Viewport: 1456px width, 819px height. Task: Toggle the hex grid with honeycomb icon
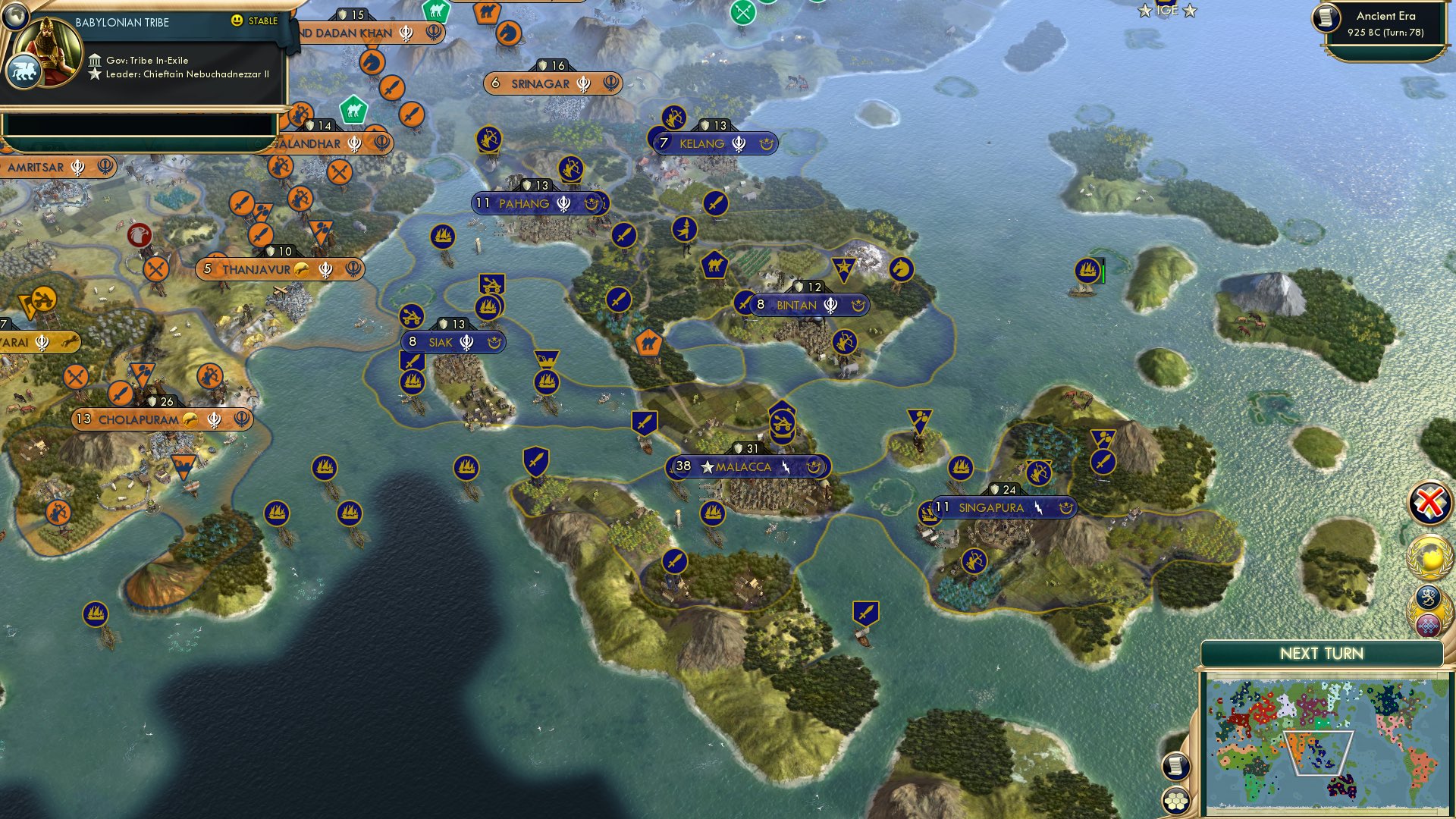tap(1175, 801)
